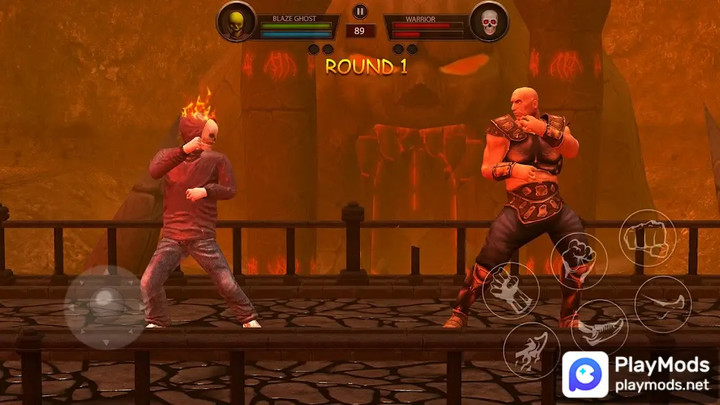
Task: Trigger the boot kick attack button
Action: coord(599,326)
